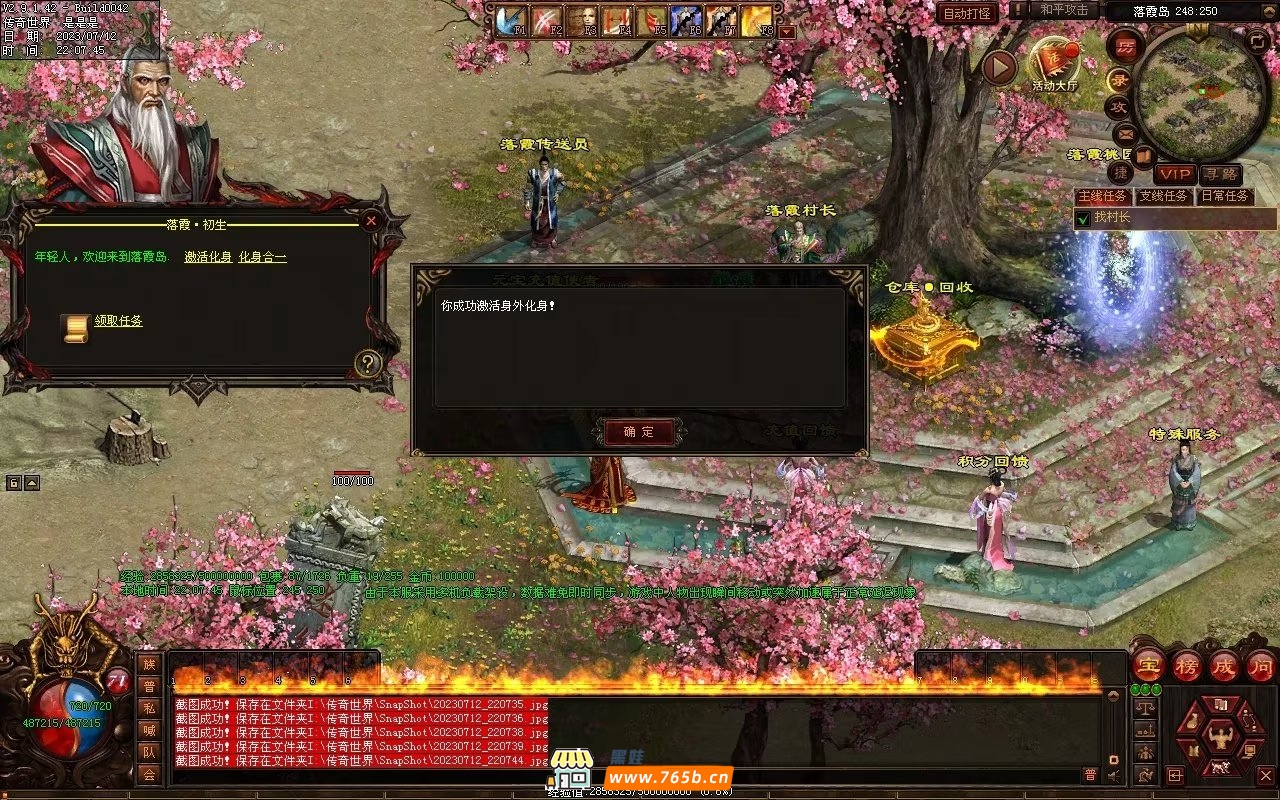Change the 和平攻击 attack mode

(x=1064, y=10)
